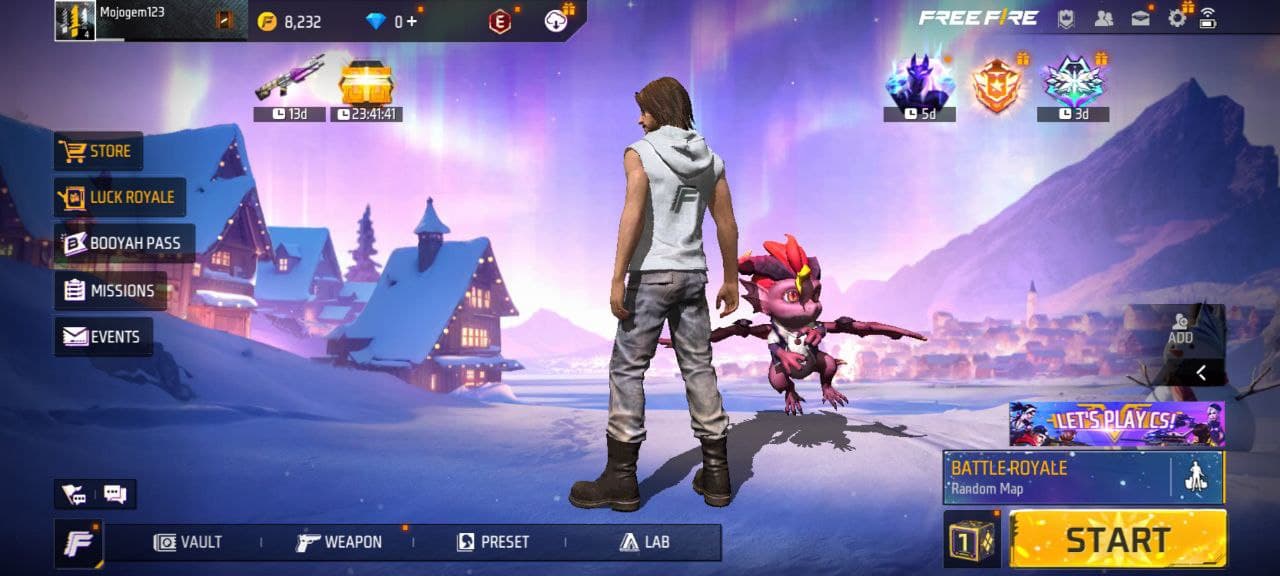Open the Let's Play CS banner
This screenshot has height=576, width=1280.
(1116, 424)
